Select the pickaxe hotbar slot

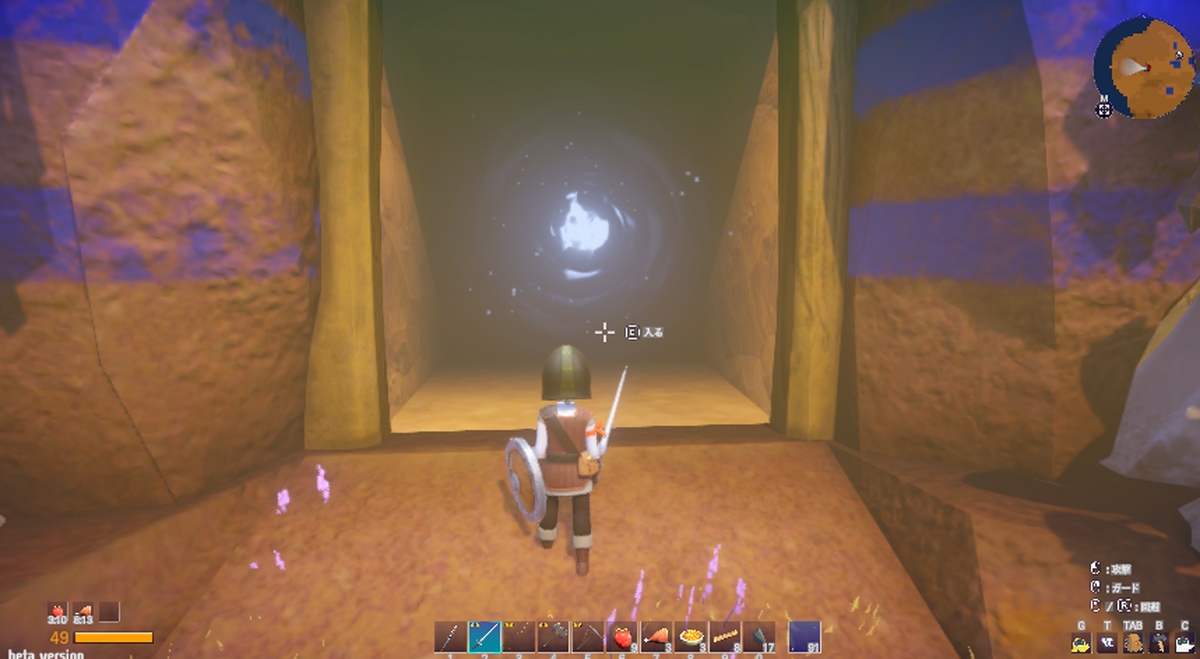point(588,637)
